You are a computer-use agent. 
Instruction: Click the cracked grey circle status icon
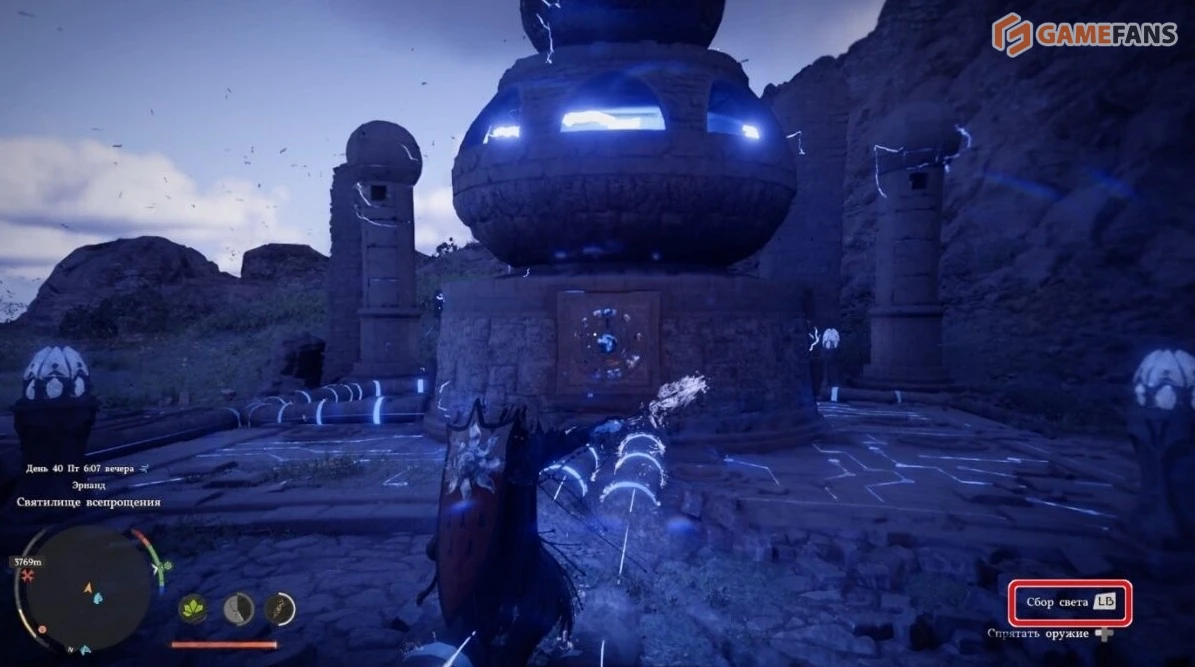pos(238,608)
